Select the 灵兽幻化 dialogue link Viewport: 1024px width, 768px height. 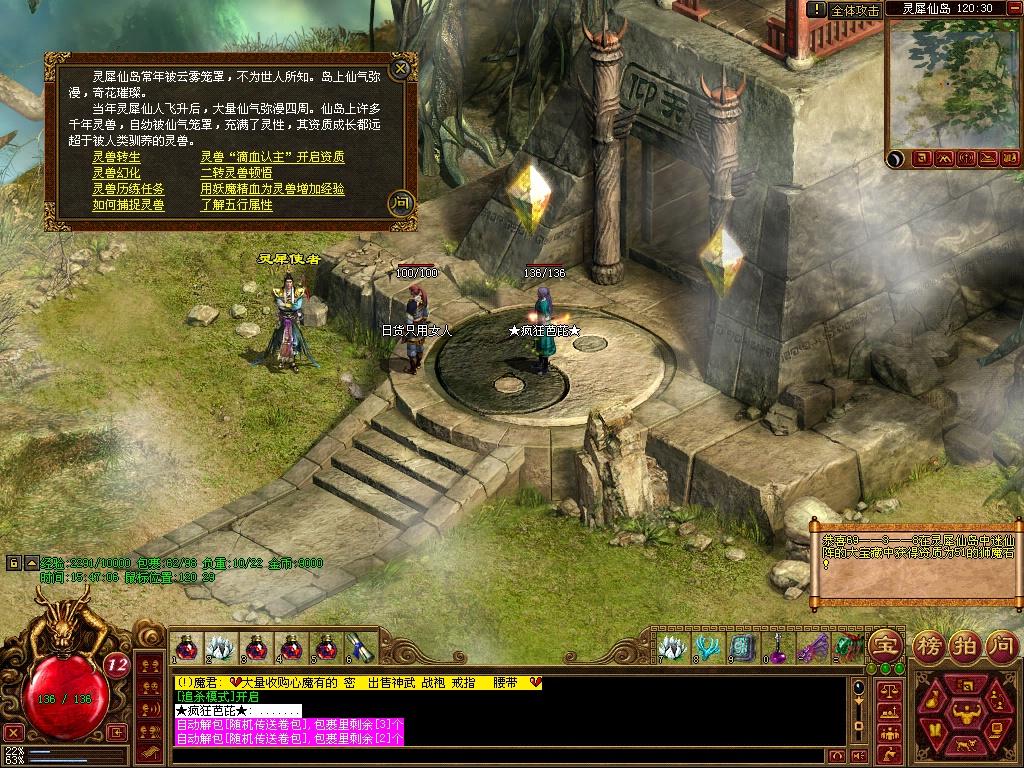point(117,173)
